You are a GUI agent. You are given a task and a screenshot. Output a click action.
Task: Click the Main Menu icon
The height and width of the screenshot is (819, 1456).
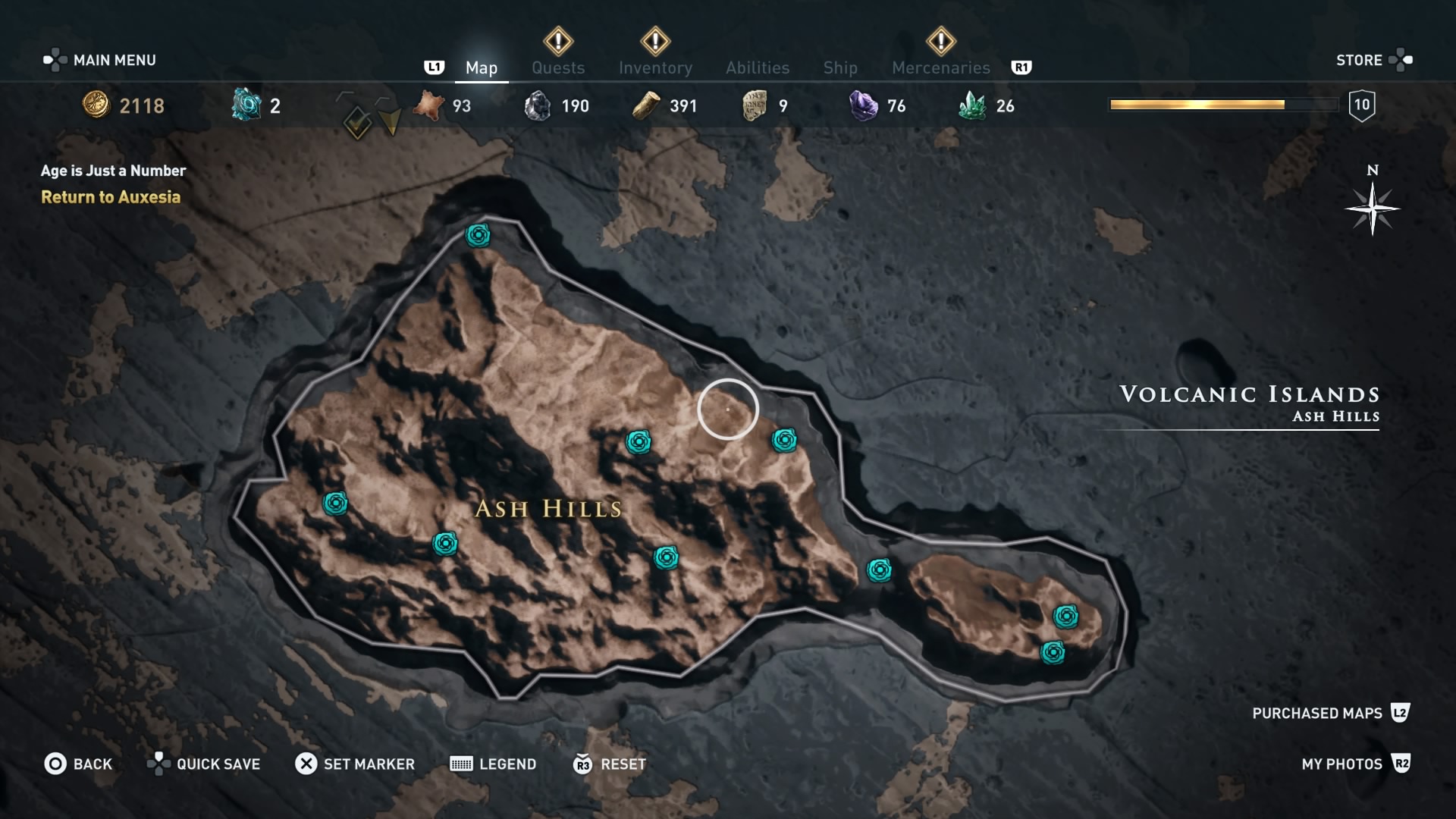click(x=57, y=59)
